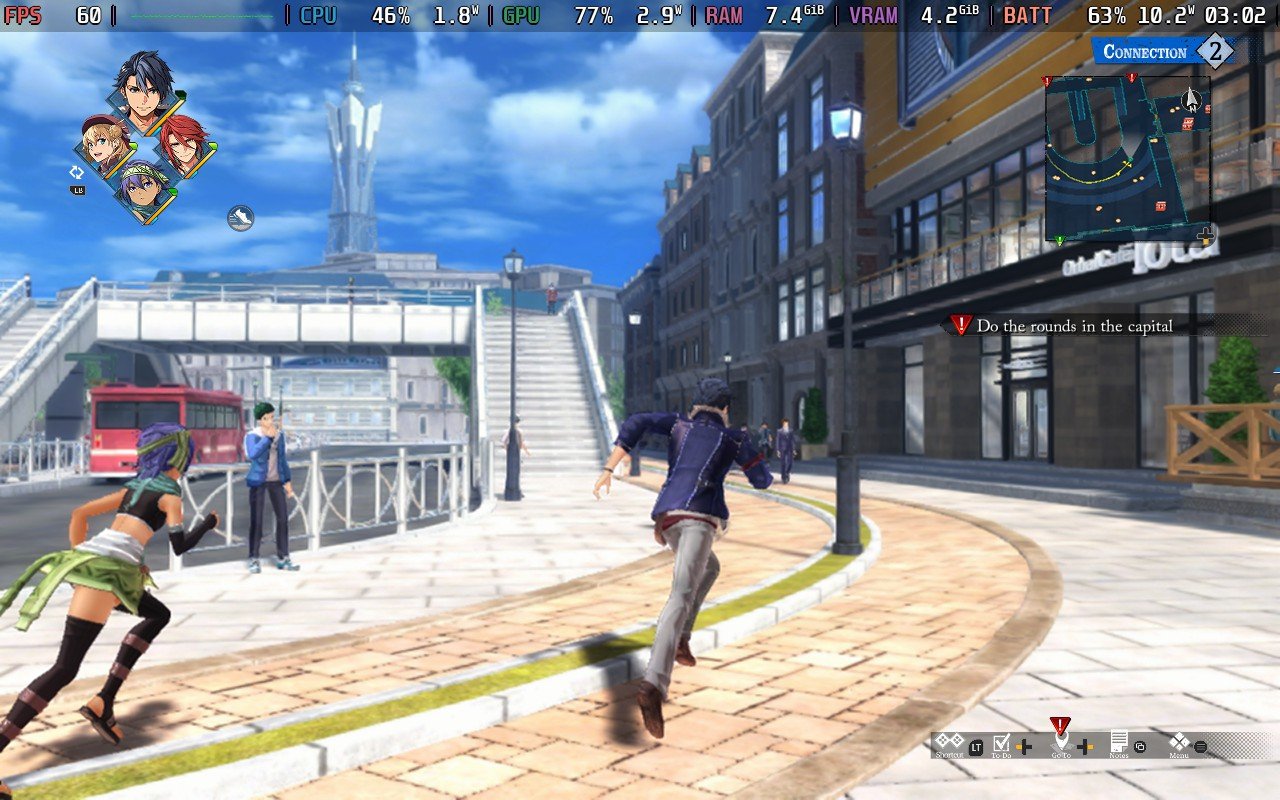Open the Connection banner
Viewport: 1280px width, 800px height.
coord(1162,52)
